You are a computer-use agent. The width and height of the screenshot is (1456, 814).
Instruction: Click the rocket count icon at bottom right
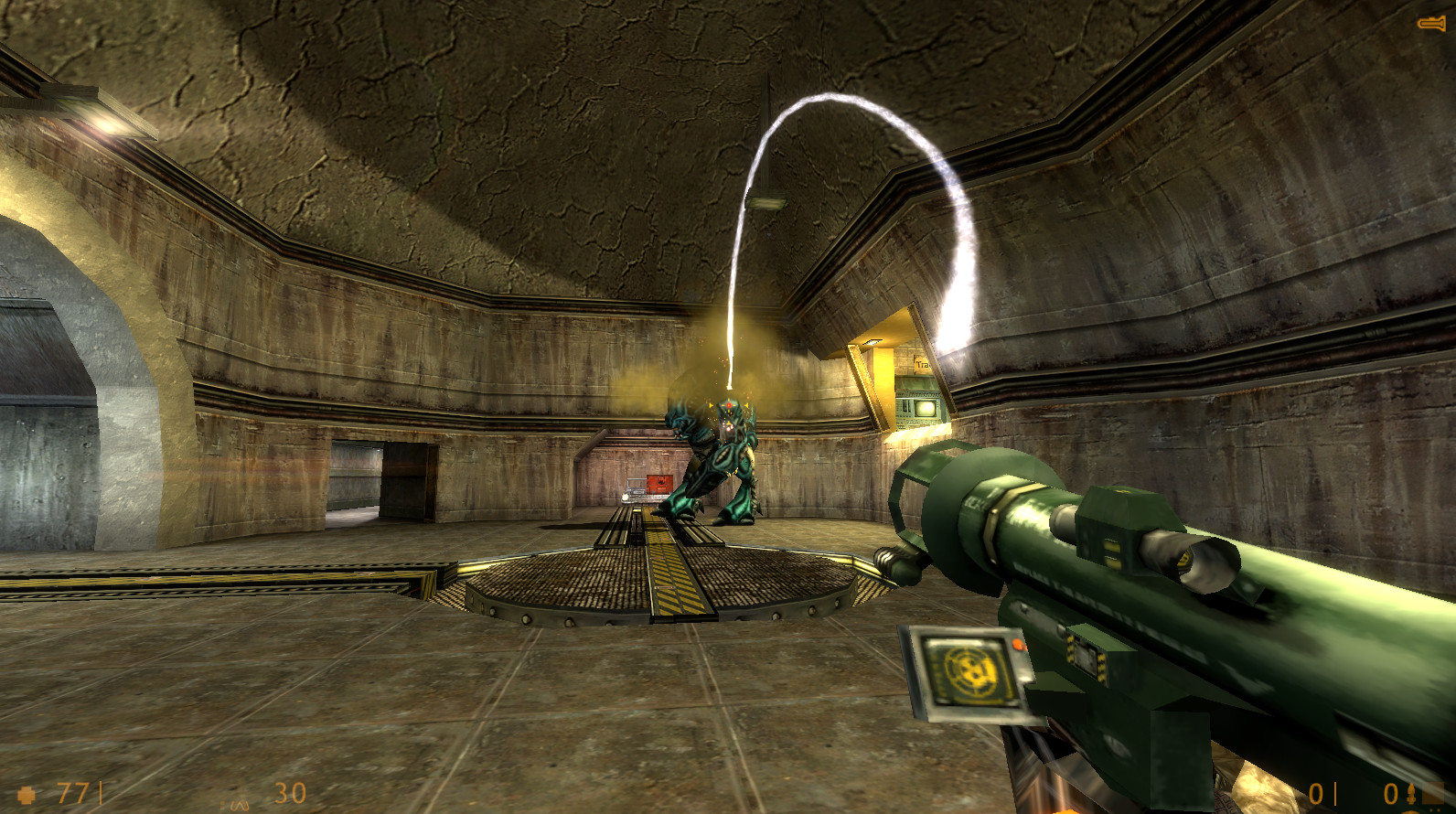[1411, 792]
